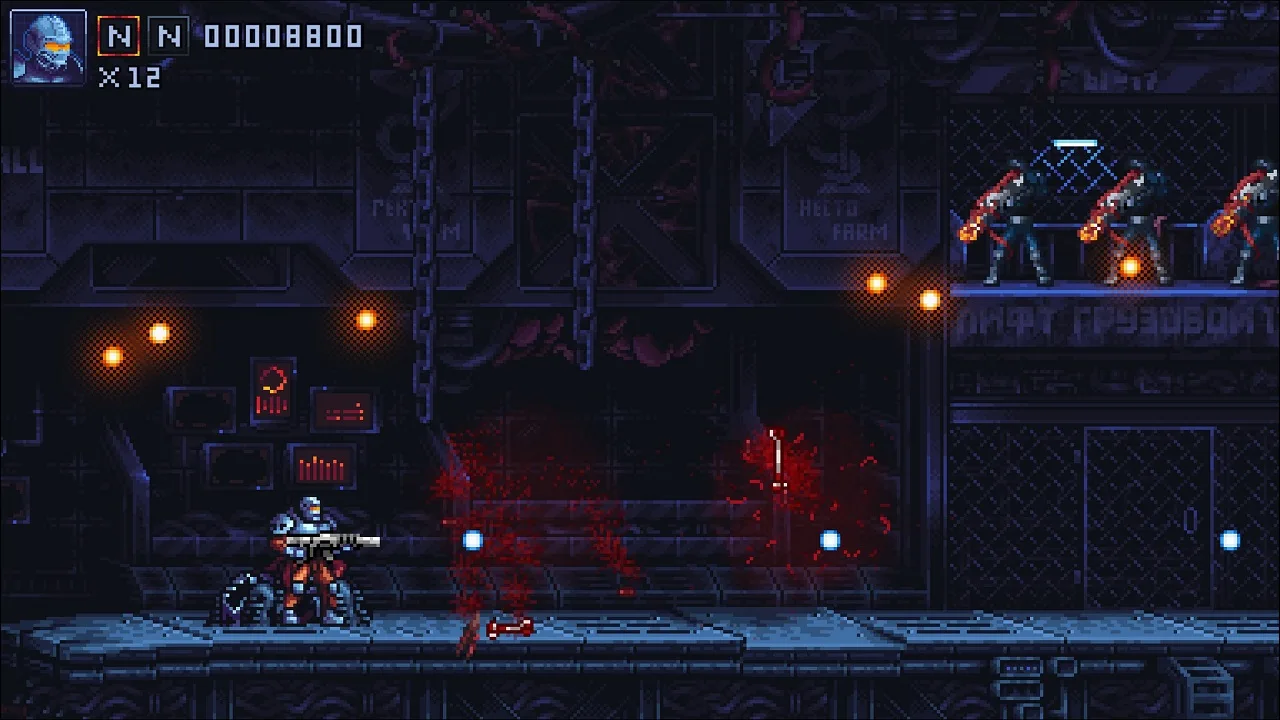Switch to the grey N weapon slot
Viewport: 1280px width, 720px height.
point(168,37)
